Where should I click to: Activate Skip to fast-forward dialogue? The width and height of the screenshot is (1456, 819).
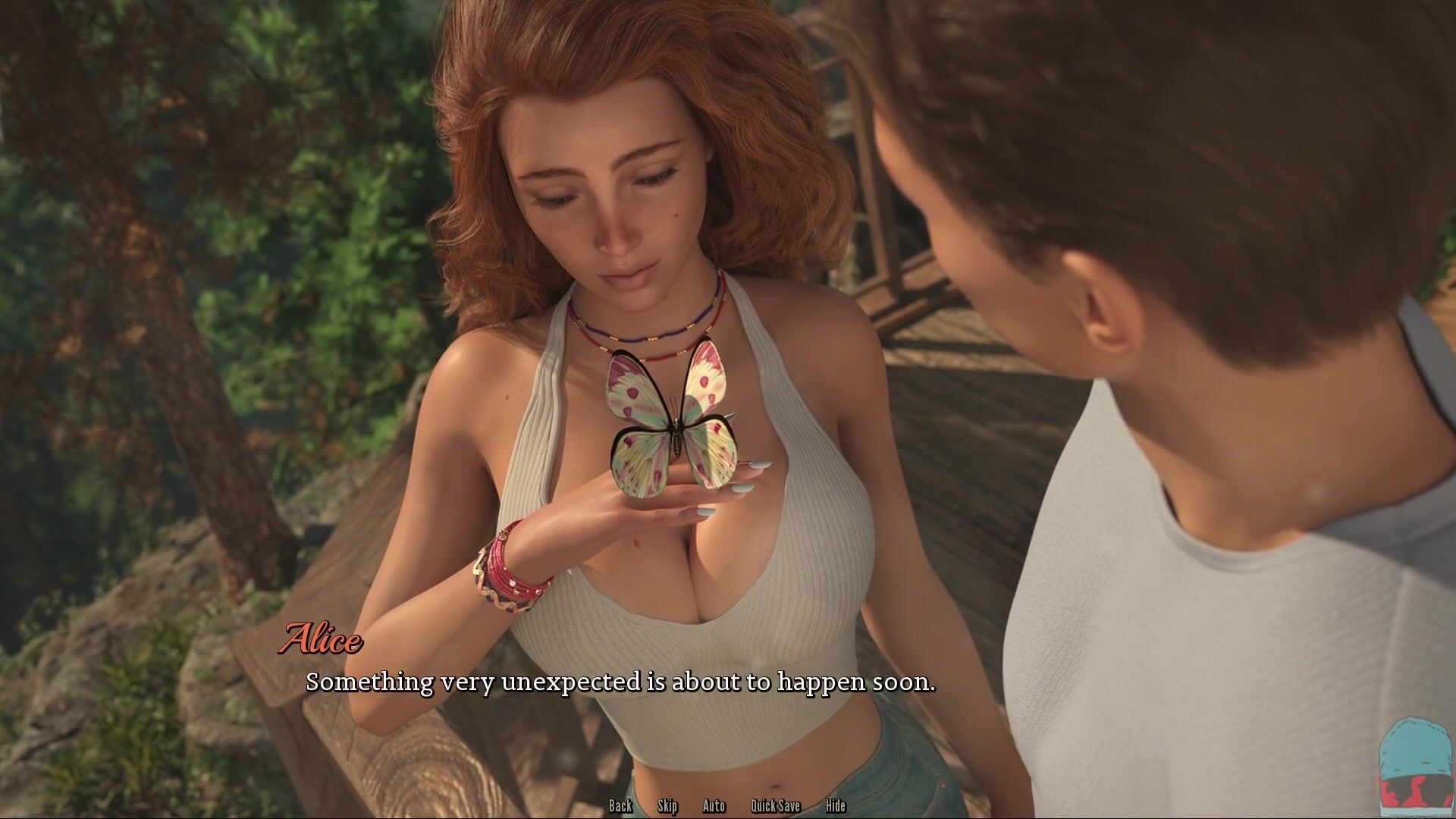[x=667, y=806]
